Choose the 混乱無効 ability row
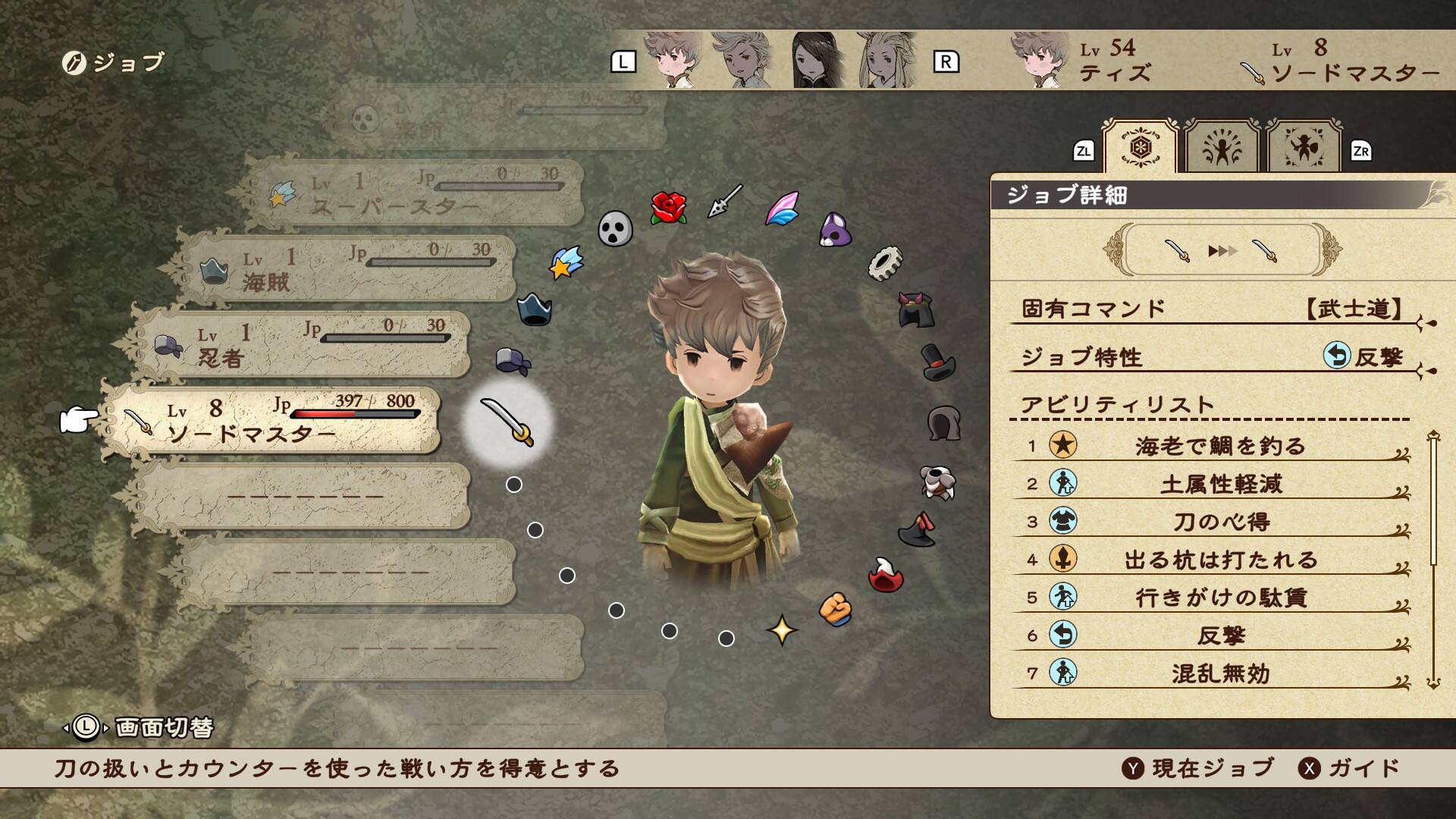The width and height of the screenshot is (1456, 819). click(x=1219, y=673)
